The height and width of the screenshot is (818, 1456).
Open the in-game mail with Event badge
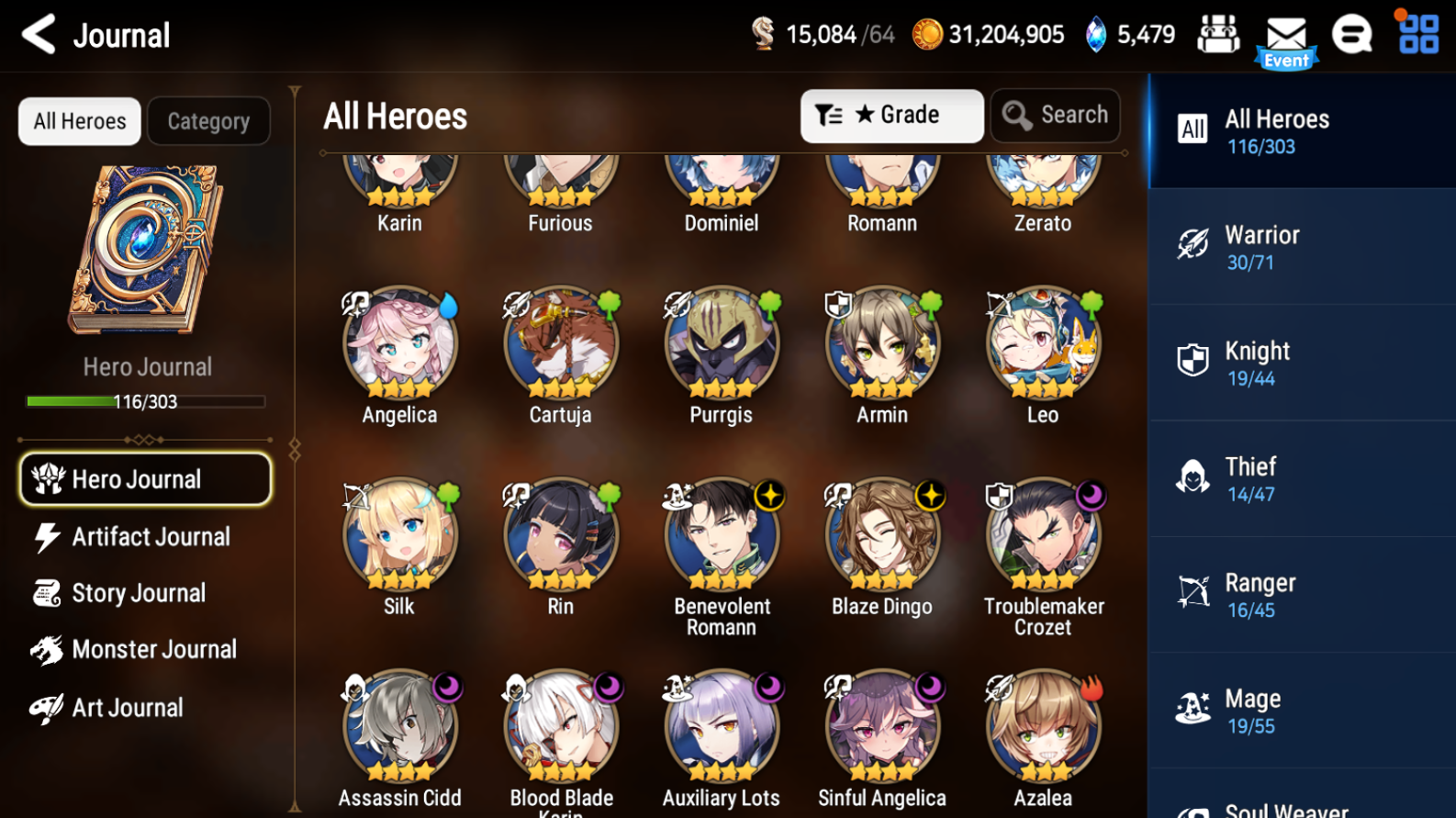click(x=1285, y=35)
